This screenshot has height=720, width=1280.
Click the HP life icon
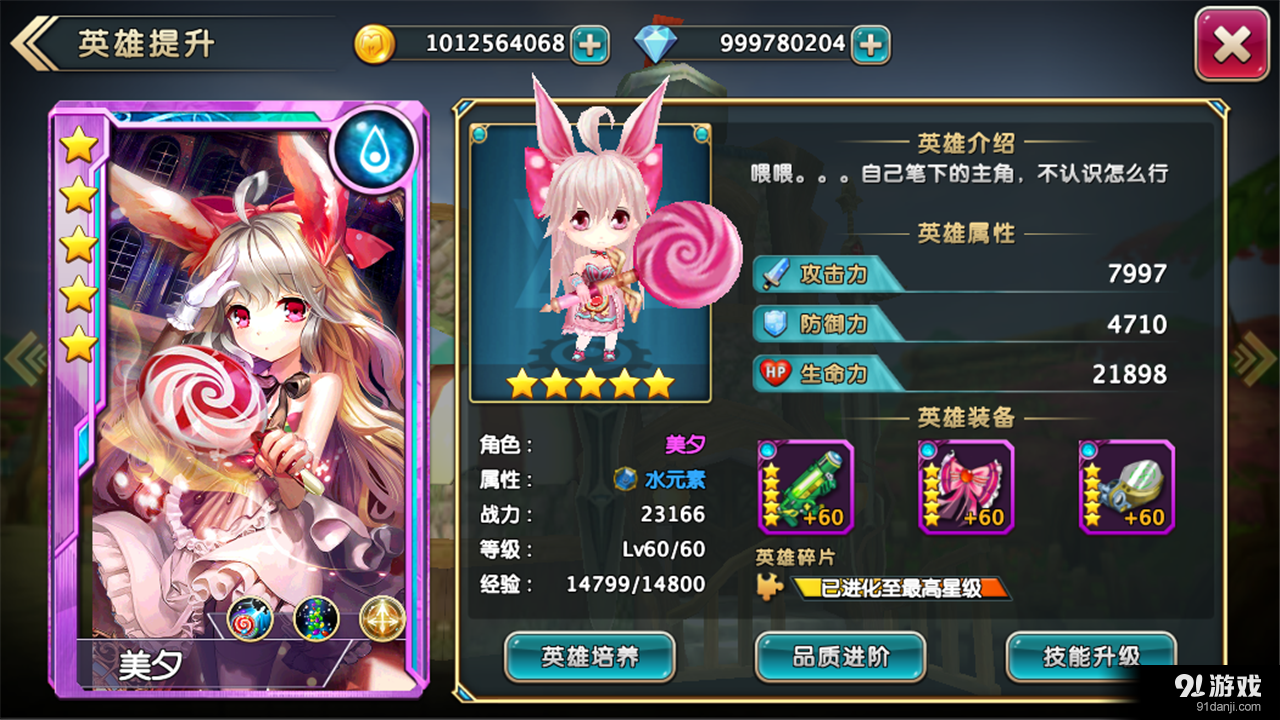(x=774, y=373)
